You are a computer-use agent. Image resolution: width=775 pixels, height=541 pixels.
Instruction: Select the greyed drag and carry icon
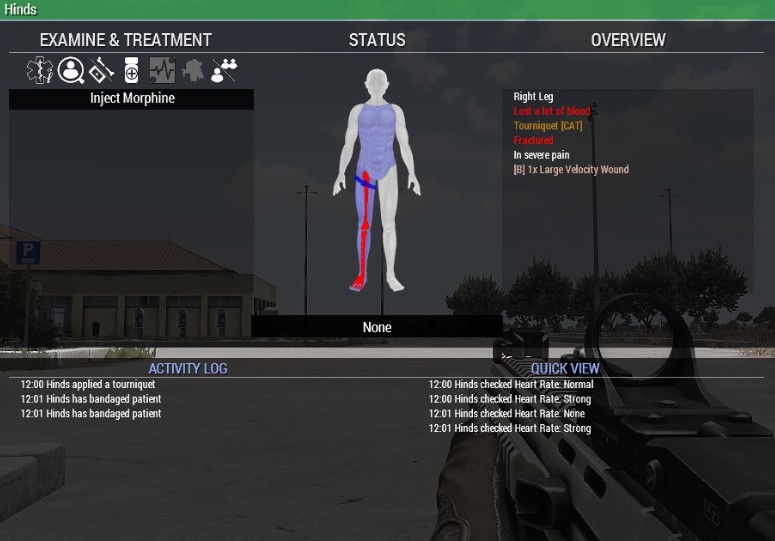click(x=193, y=71)
